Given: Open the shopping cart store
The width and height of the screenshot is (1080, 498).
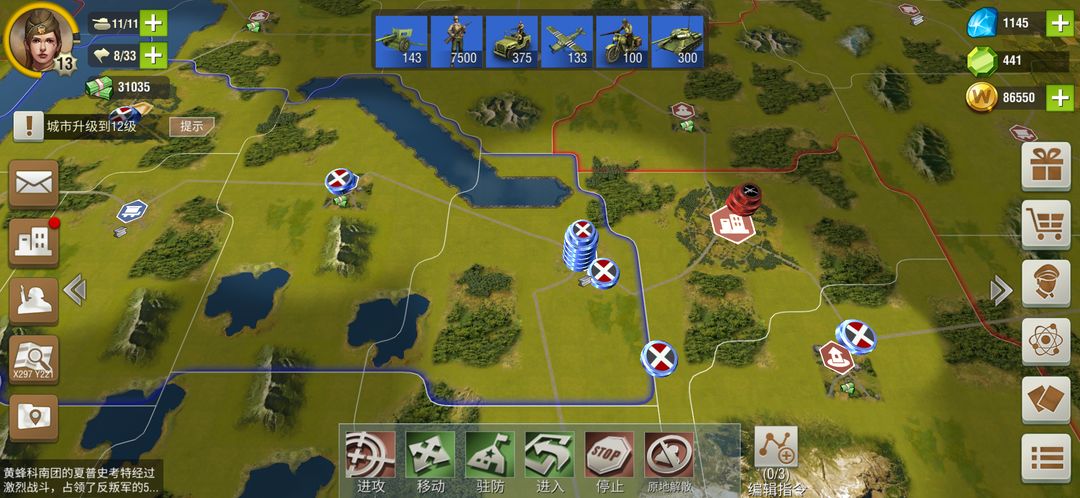Looking at the screenshot, I should pos(1045,225).
